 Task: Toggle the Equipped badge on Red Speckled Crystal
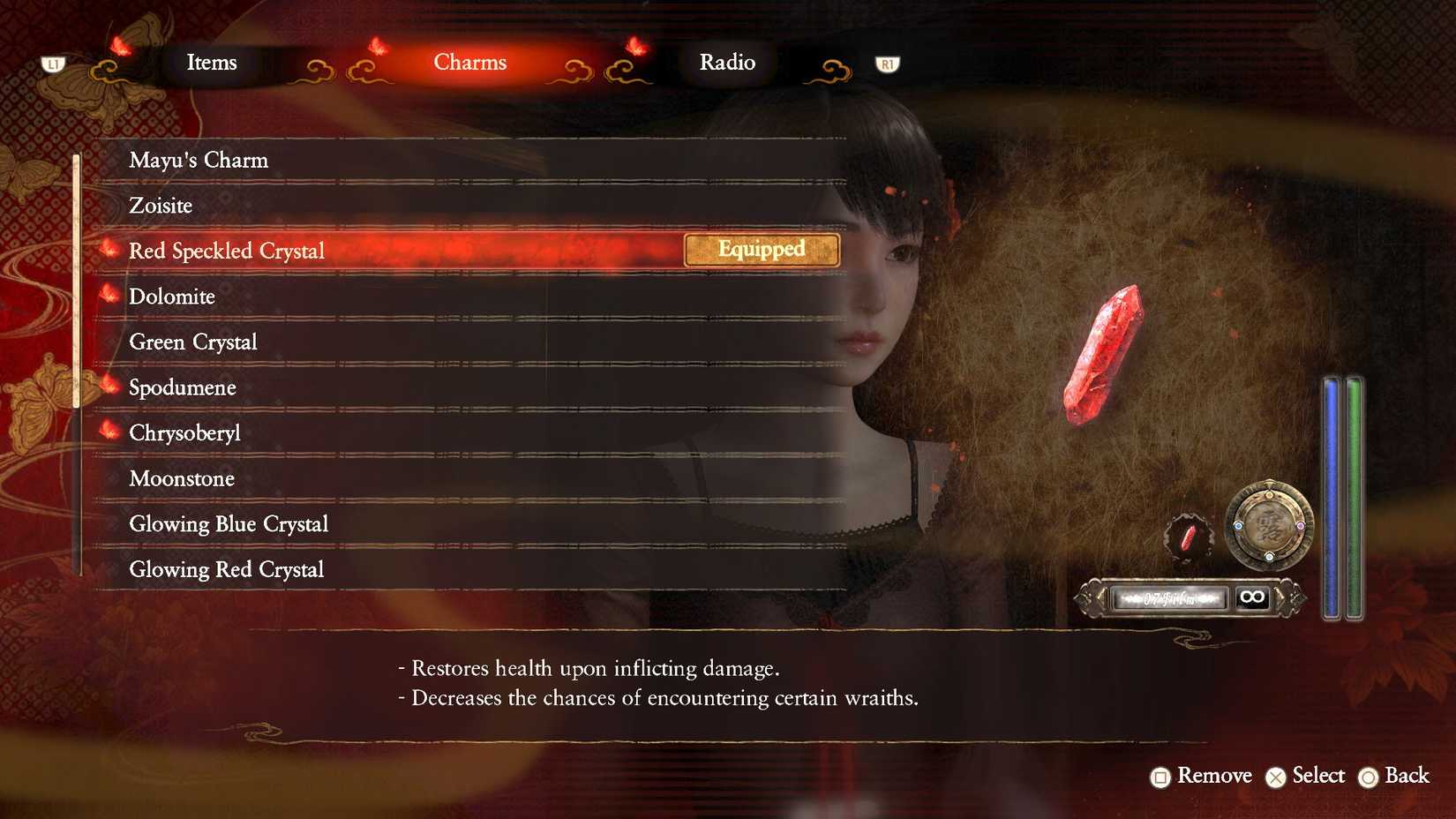[762, 250]
